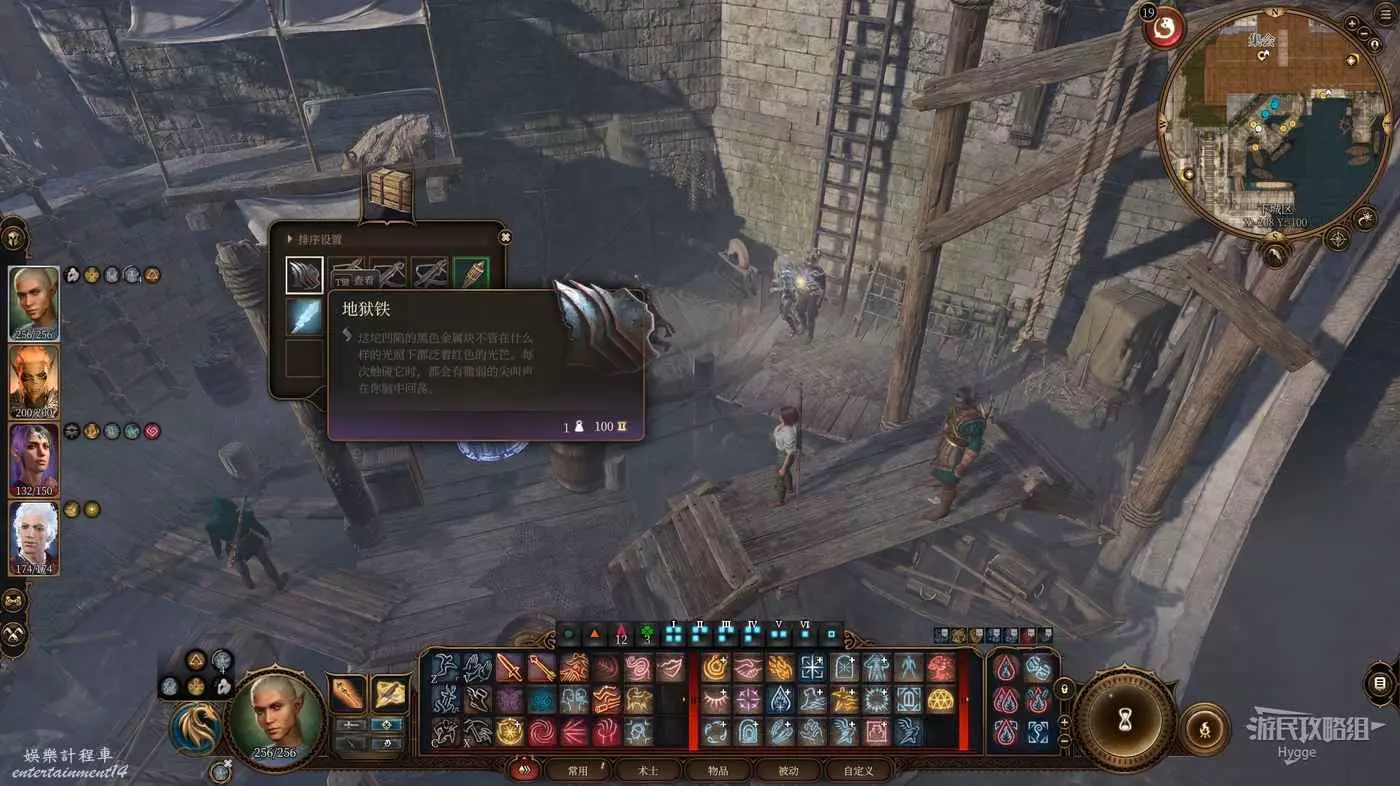The height and width of the screenshot is (786, 1400).
Task: Switch to the 被动 passives tab
Action: pyautogui.click(x=787, y=770)
